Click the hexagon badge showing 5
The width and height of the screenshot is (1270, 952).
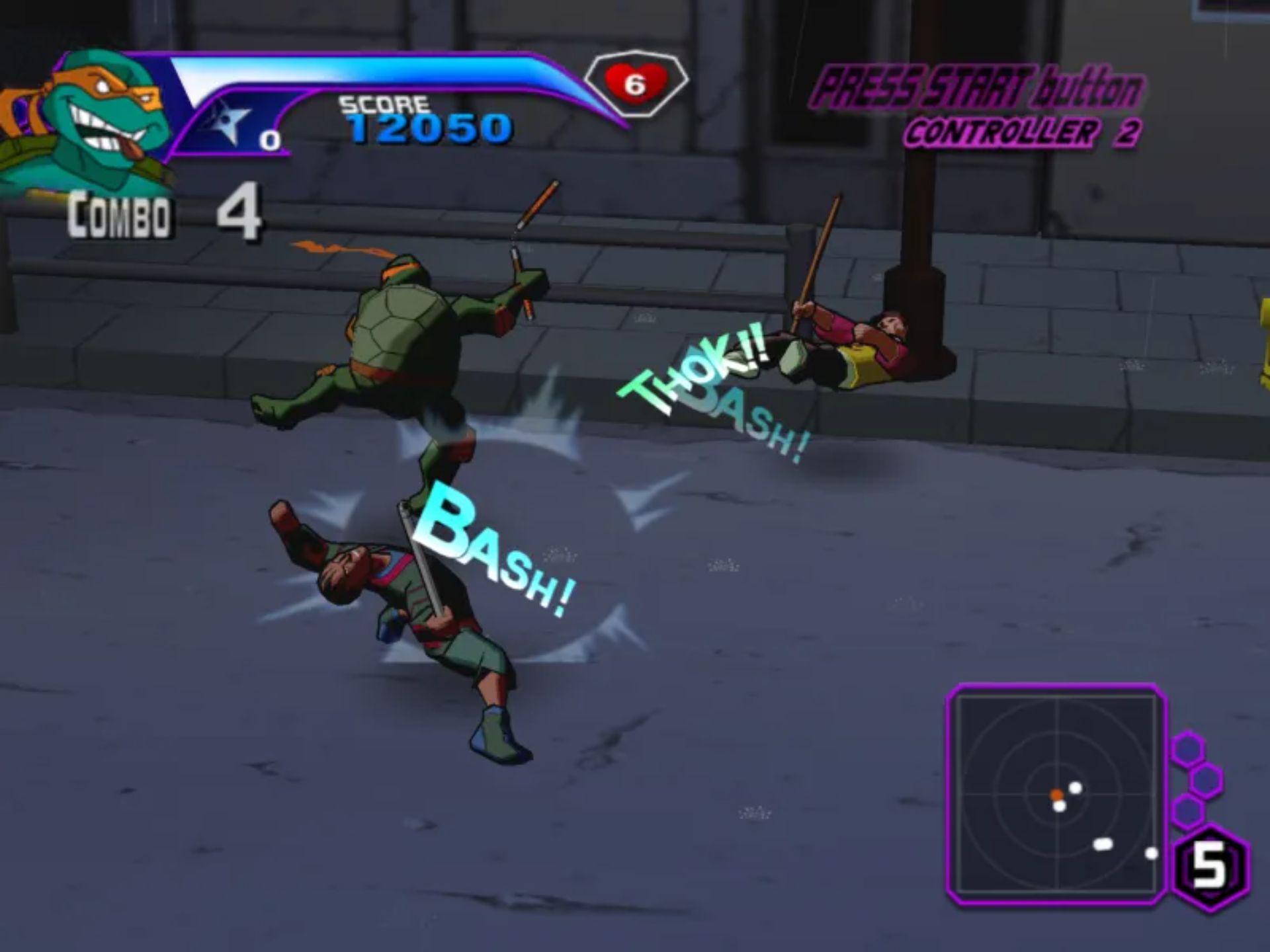1210,868
